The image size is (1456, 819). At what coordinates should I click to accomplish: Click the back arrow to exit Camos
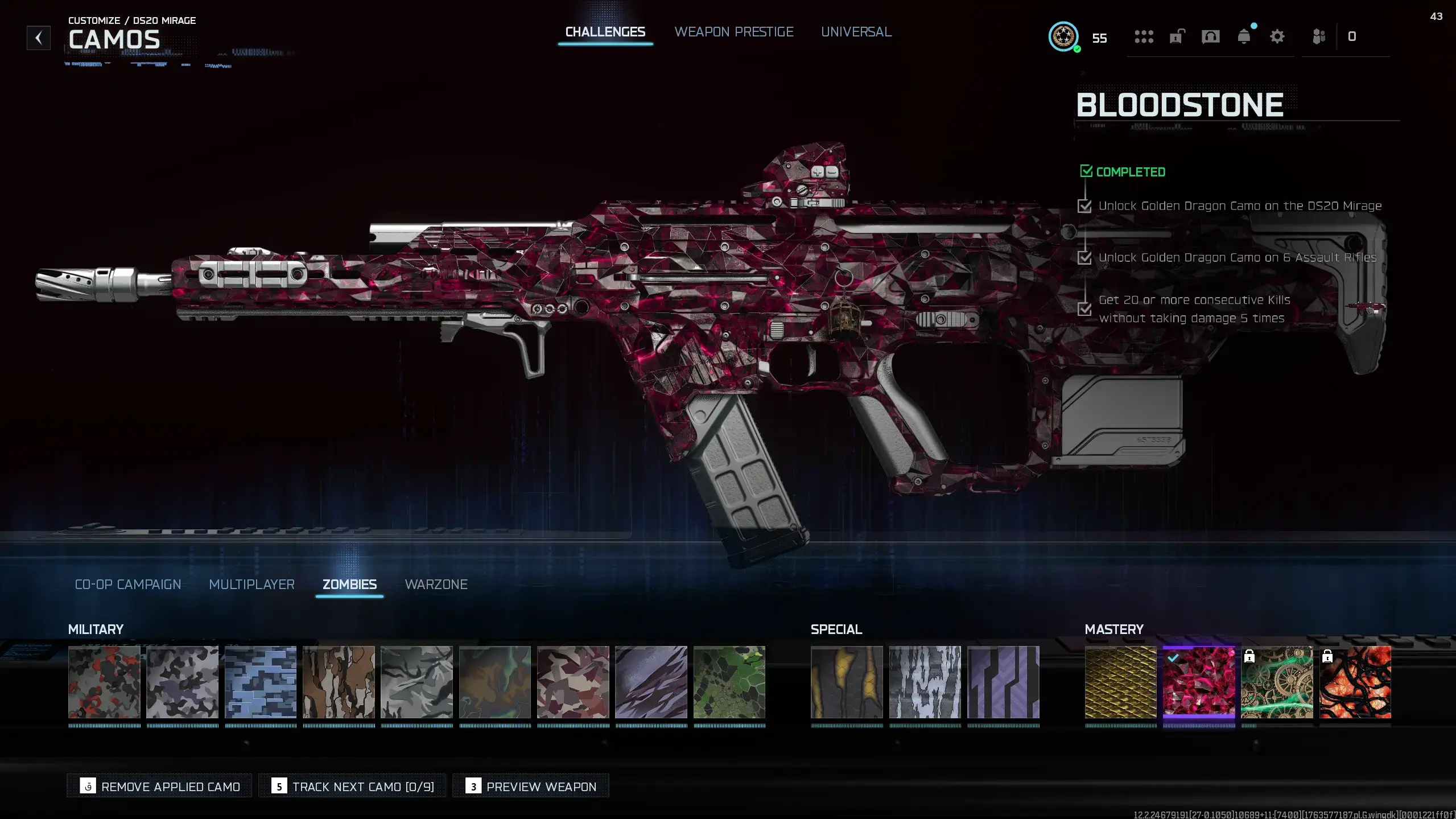click(38, 38)
